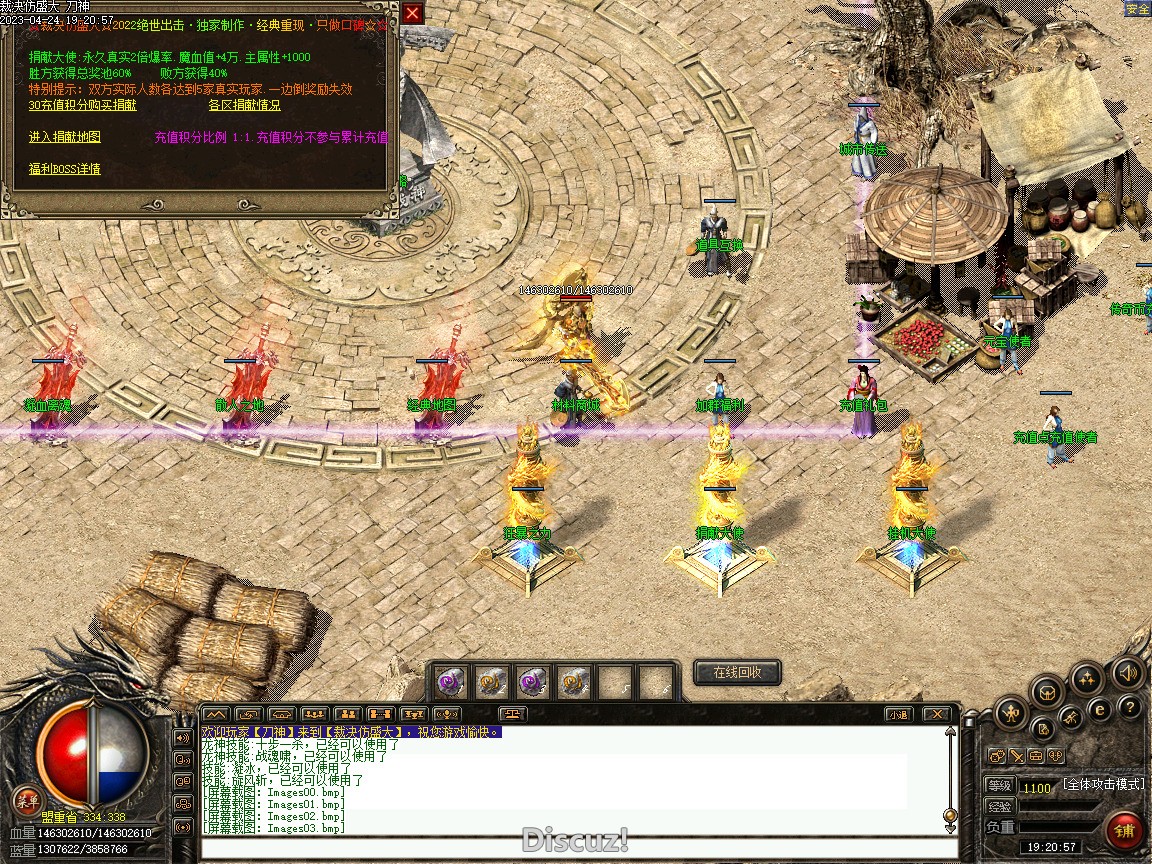Screen dimensions: 1152x864
Task: Toggle the sound speaker icon
Action: [1127, 673]
